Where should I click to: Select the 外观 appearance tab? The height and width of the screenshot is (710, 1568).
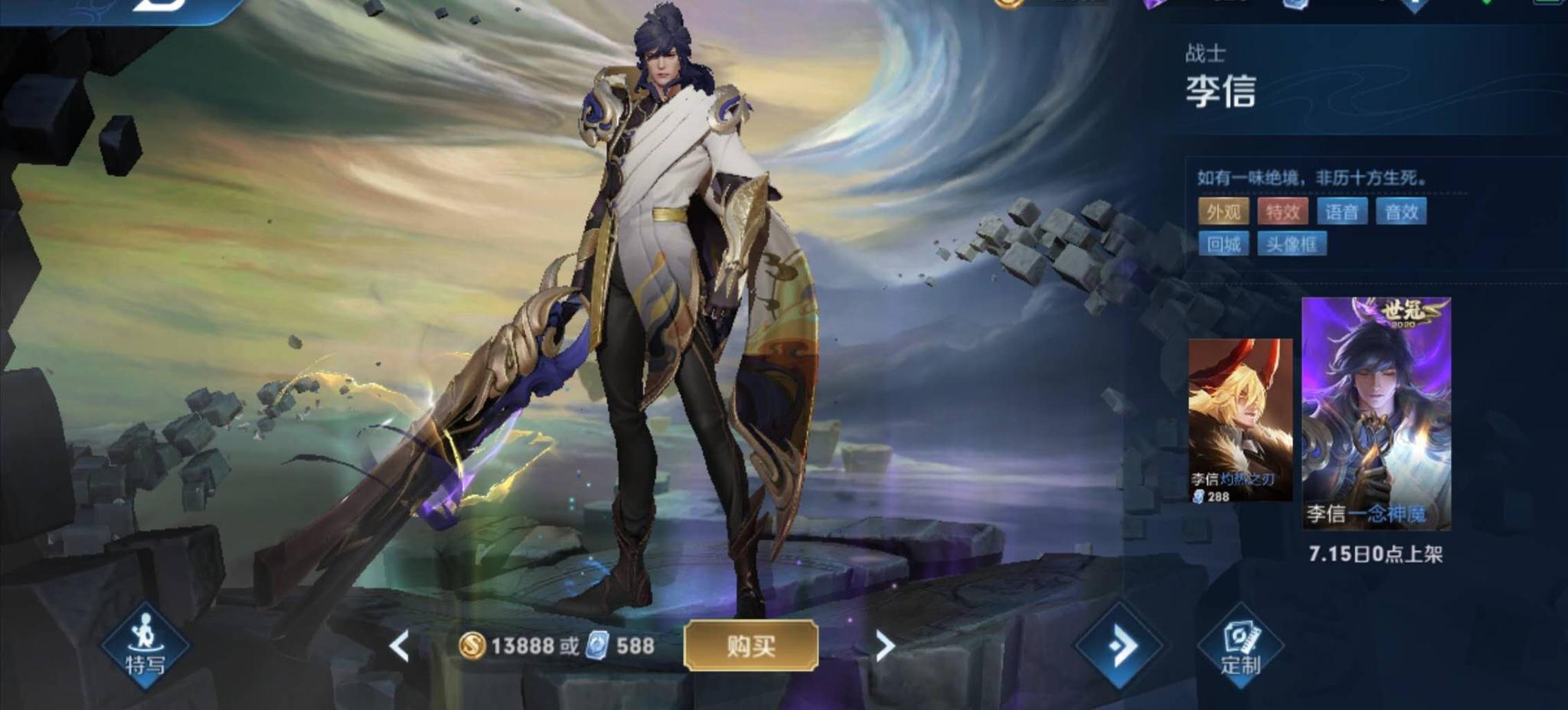1224,212
